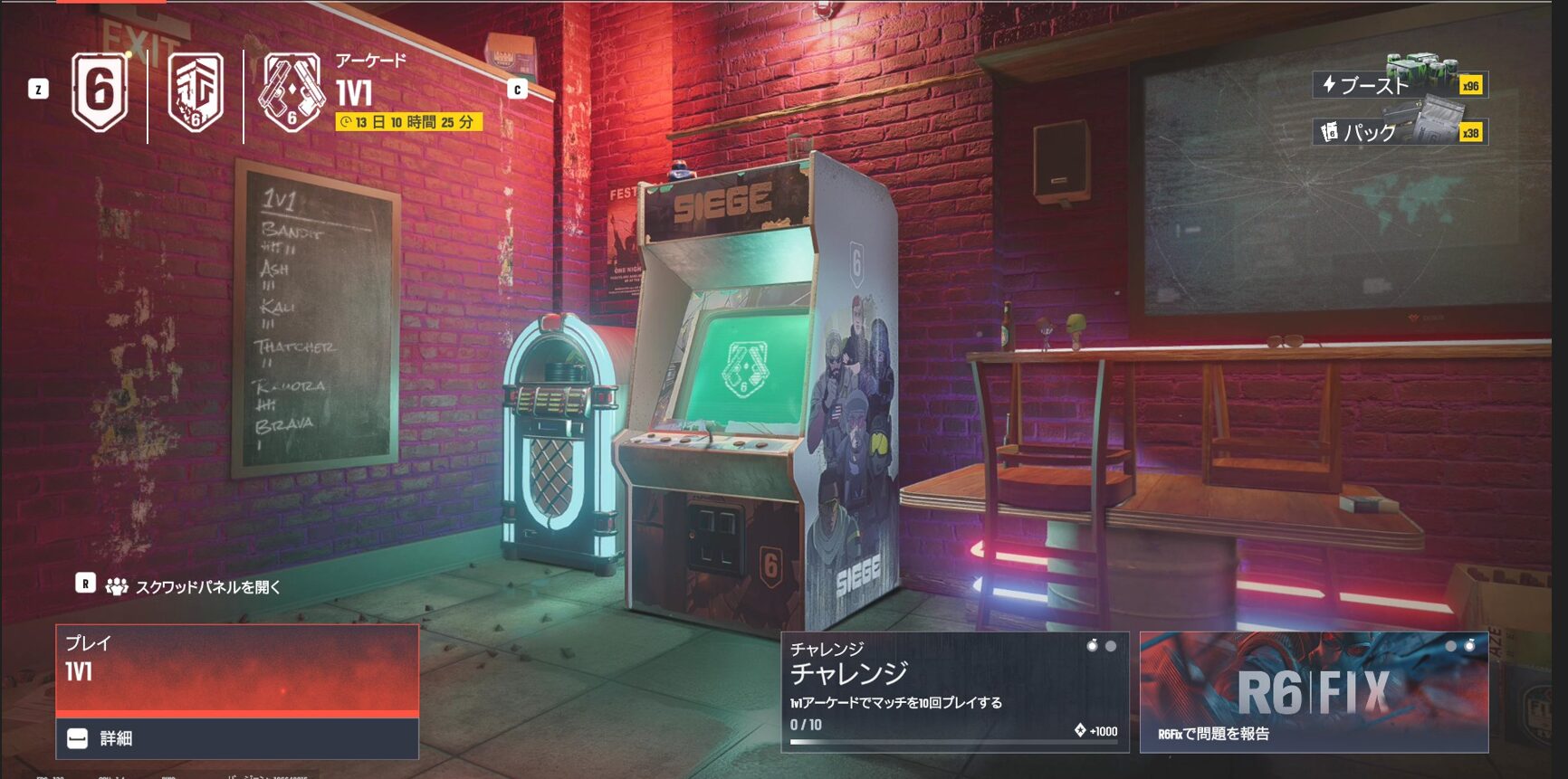Open the 詳細 details bar
Image resolution: width=1568 pixels, height=779 pixels.
(x=237, y=738)
